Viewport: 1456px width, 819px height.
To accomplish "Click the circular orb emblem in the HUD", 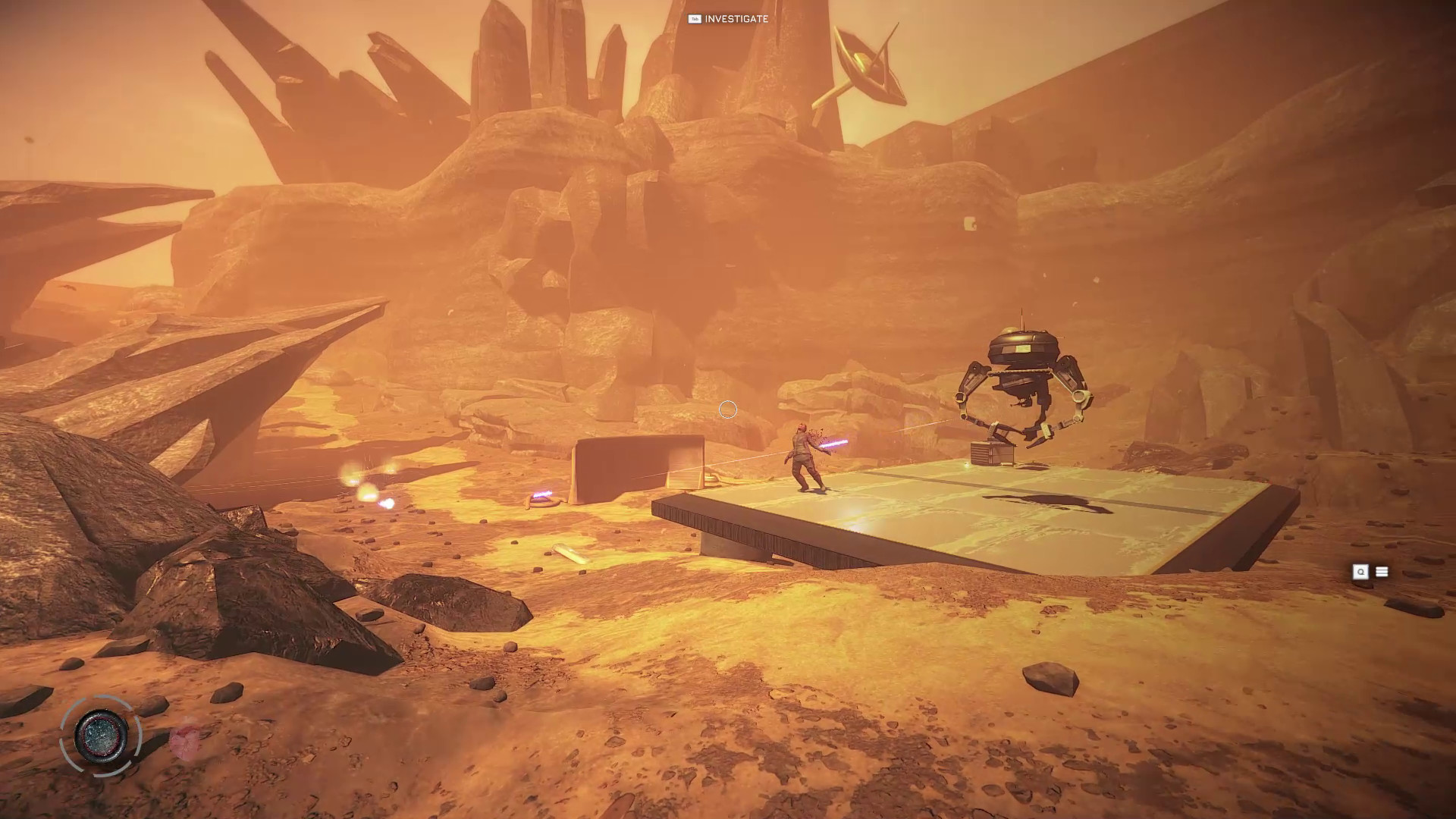I will point(102,735).
